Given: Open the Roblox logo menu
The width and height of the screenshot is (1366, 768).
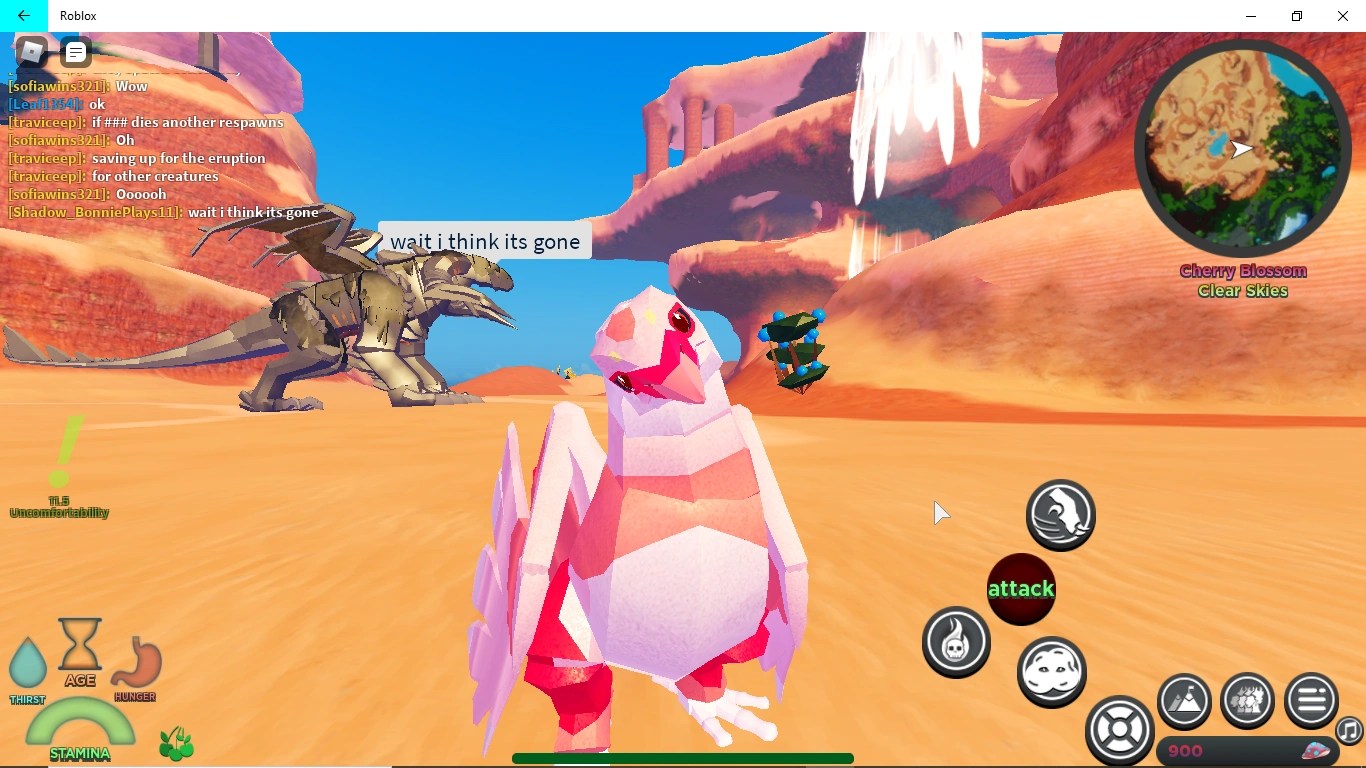Looking at the screenshot, I should [x=32, y=51].
